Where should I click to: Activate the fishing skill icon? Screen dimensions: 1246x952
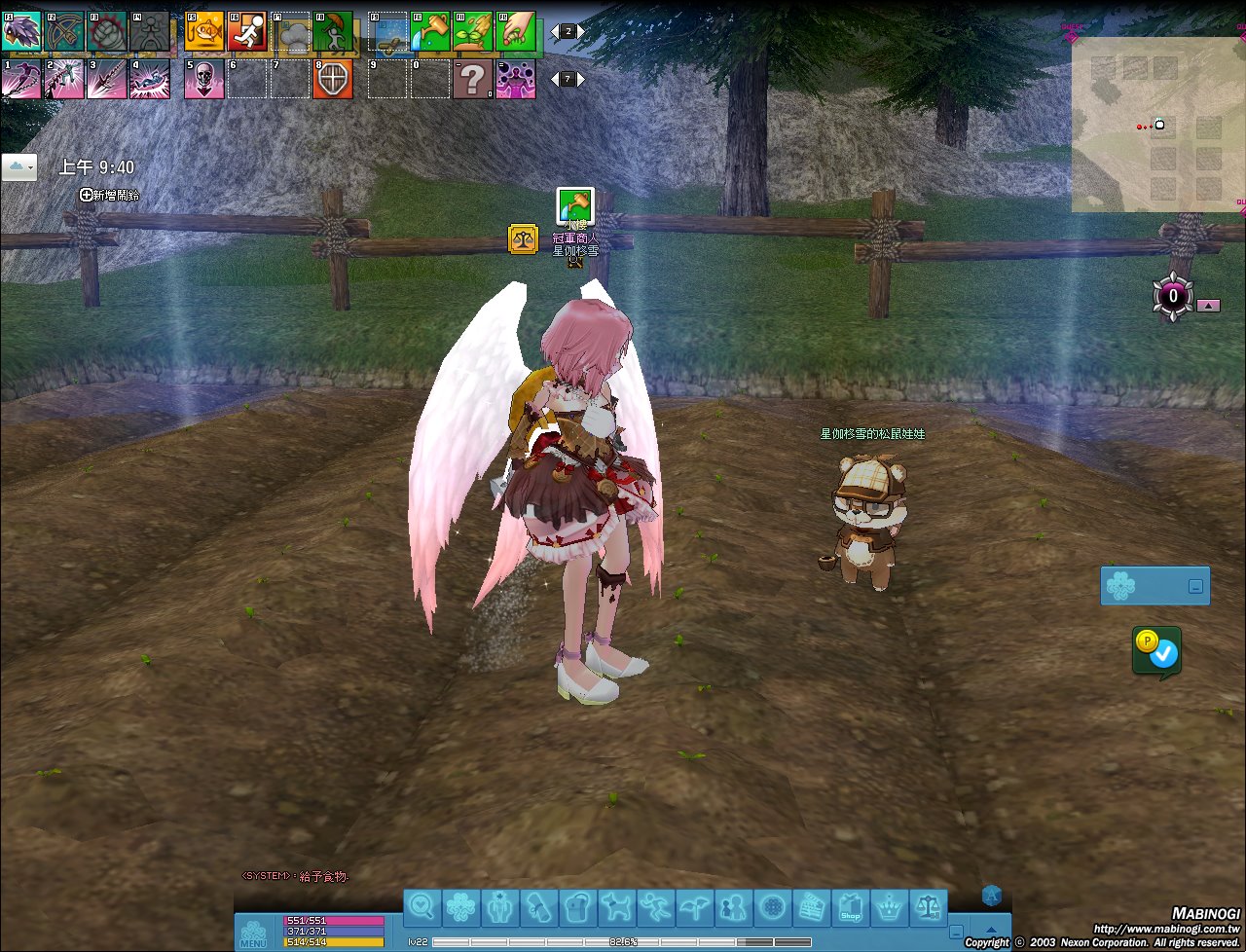(x=204, y=31)
